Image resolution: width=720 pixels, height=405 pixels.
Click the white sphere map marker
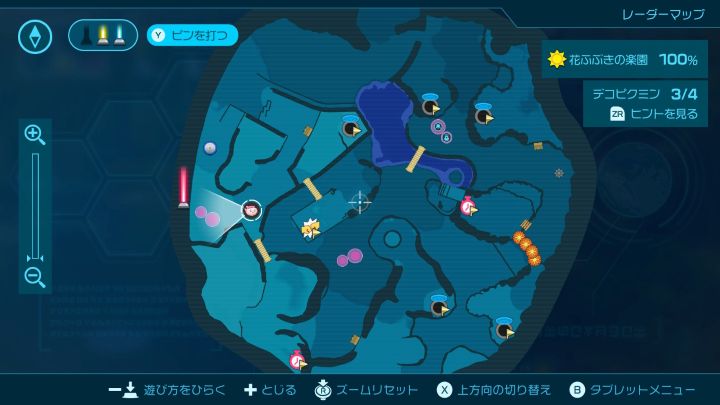(210, 148)
